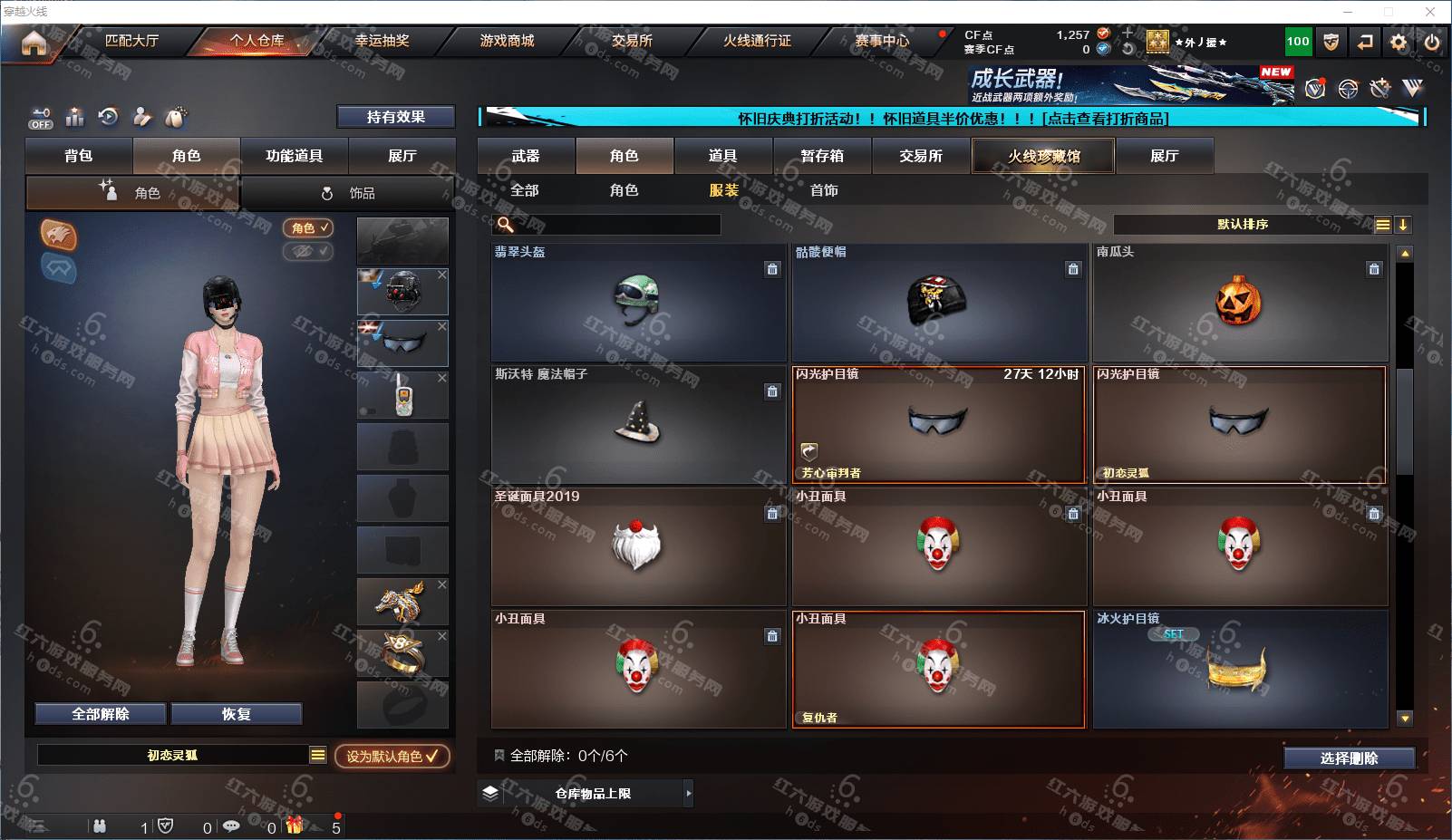Close the game window
This screenshot has width=1452, height=840.
click(x=1430, y=12)
